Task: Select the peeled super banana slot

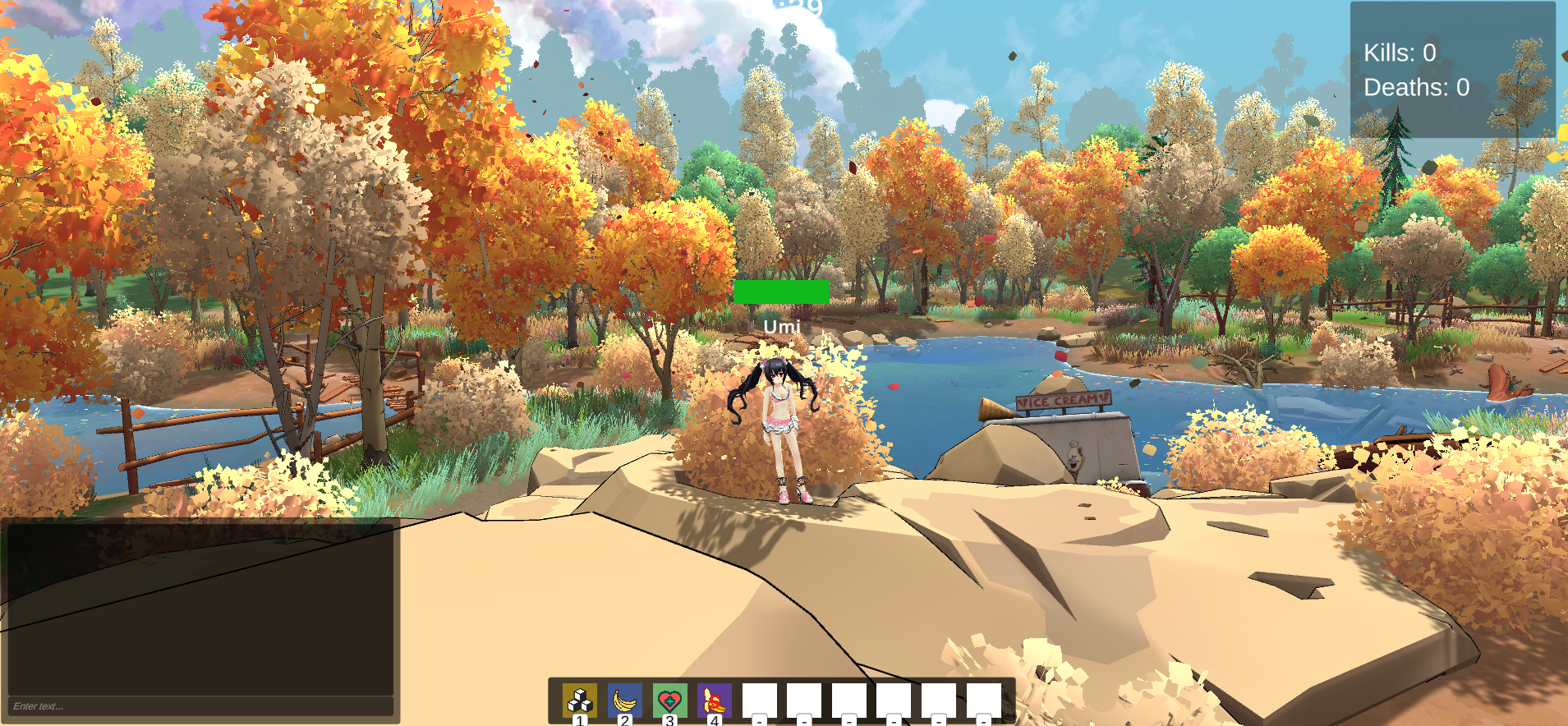Action: click(715, 701)
